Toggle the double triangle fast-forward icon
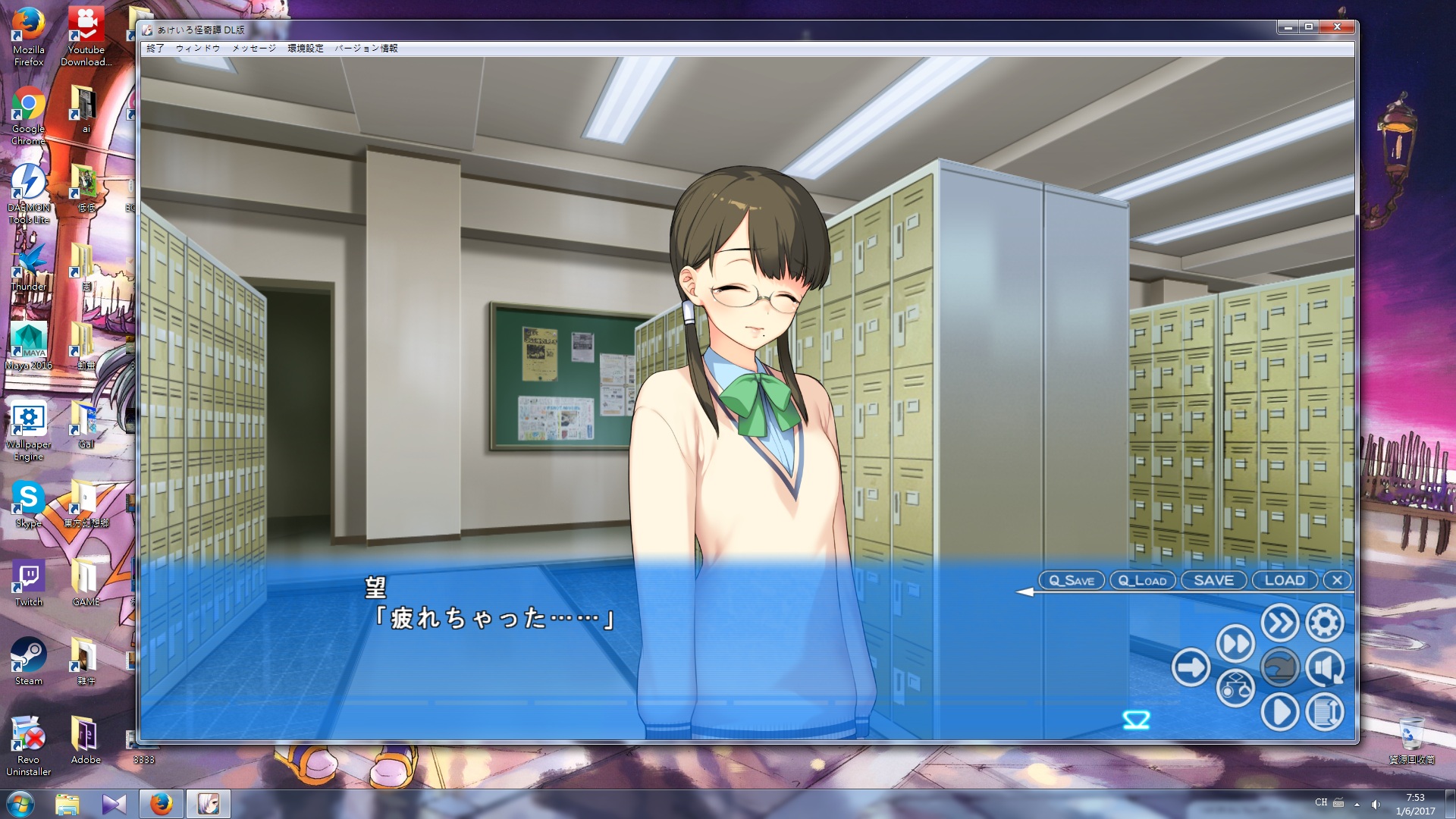1456x819 pixels. tap(1235, 645)
